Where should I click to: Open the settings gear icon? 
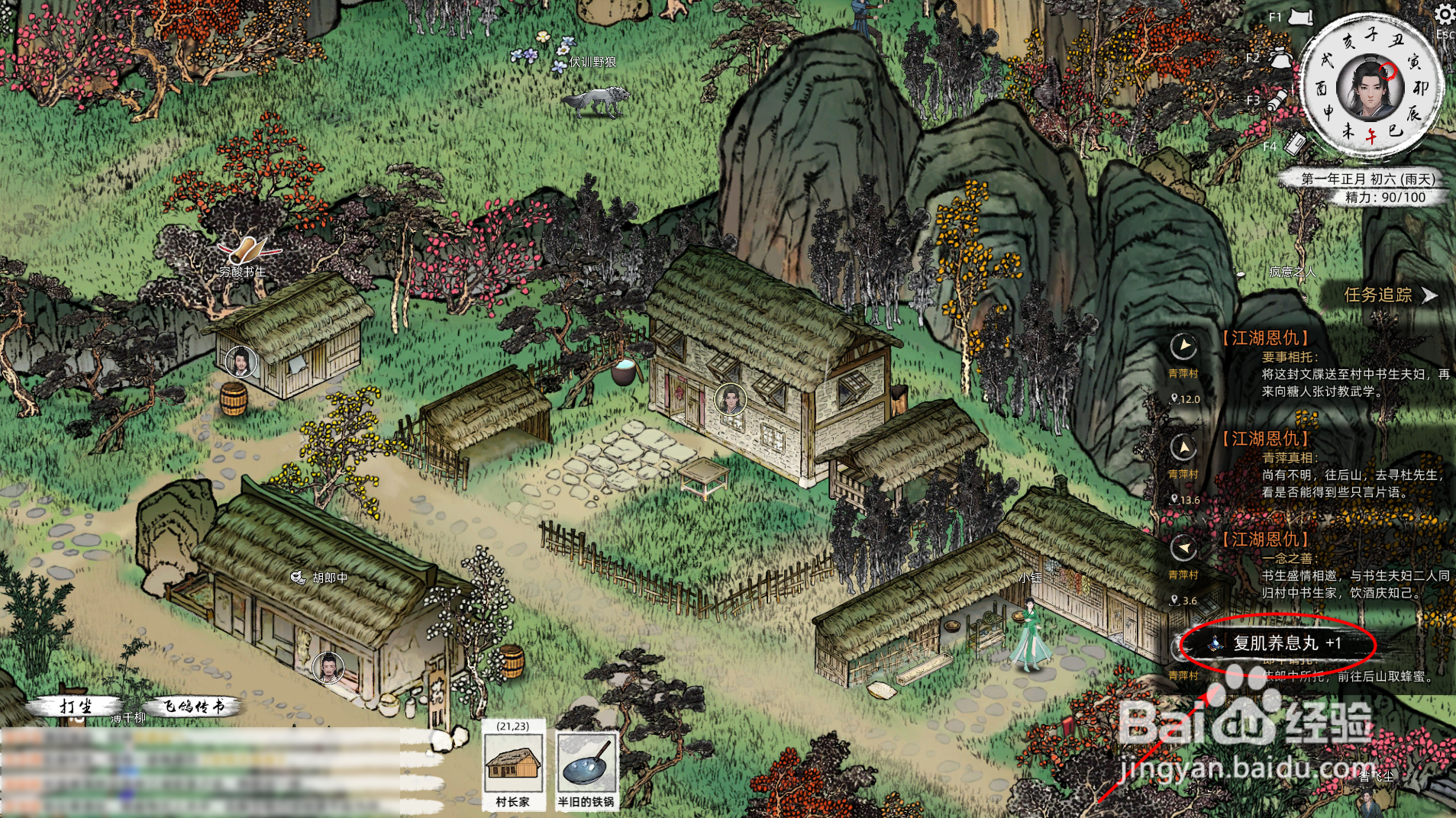pos(1444,14)
